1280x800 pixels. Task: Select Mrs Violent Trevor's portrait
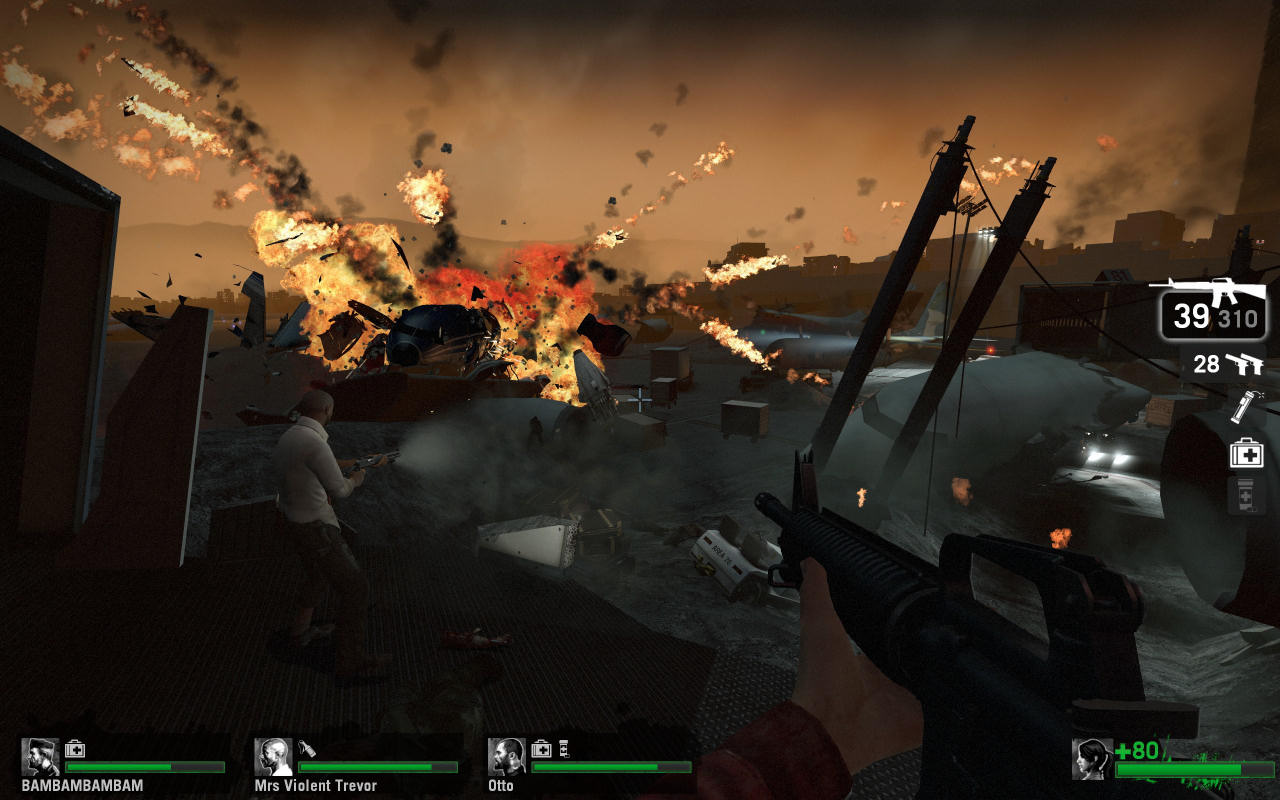[273, 757]
